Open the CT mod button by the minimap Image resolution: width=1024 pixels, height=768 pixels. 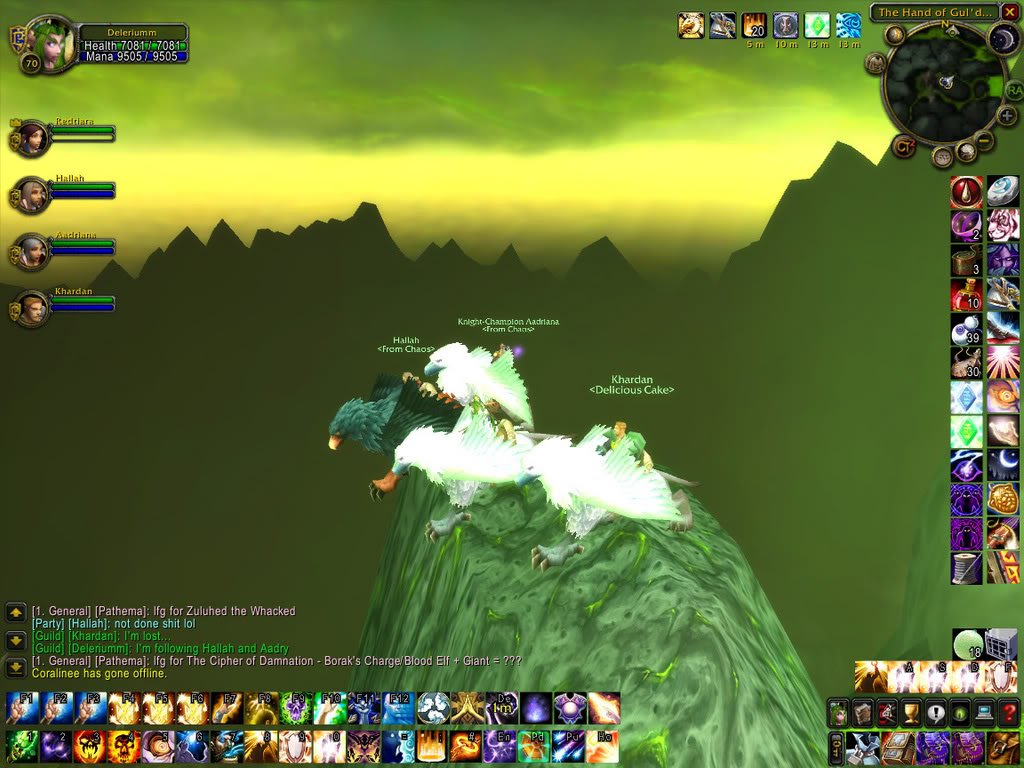(904, 146)
